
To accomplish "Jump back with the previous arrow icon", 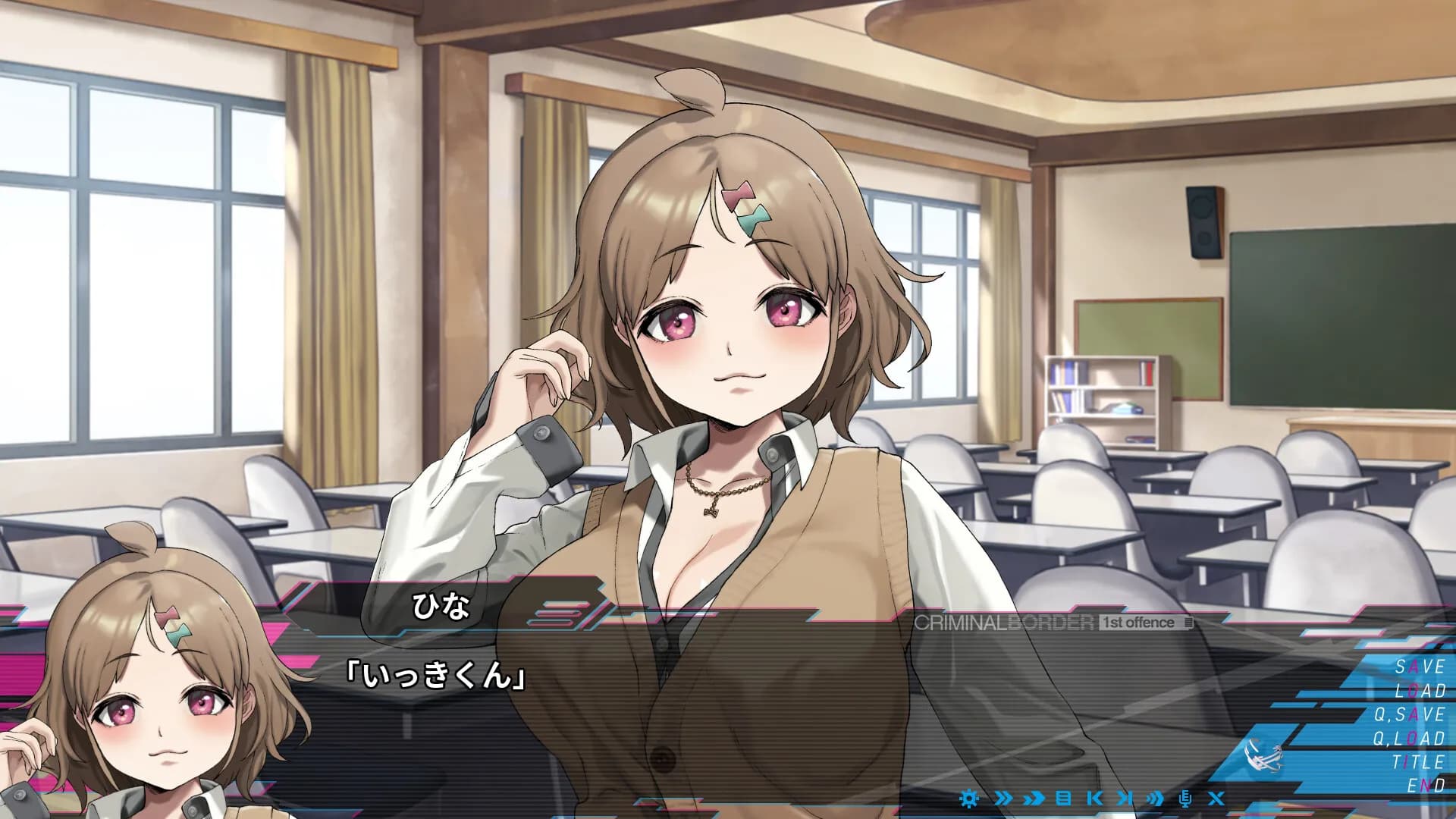I will [1094, 798].
